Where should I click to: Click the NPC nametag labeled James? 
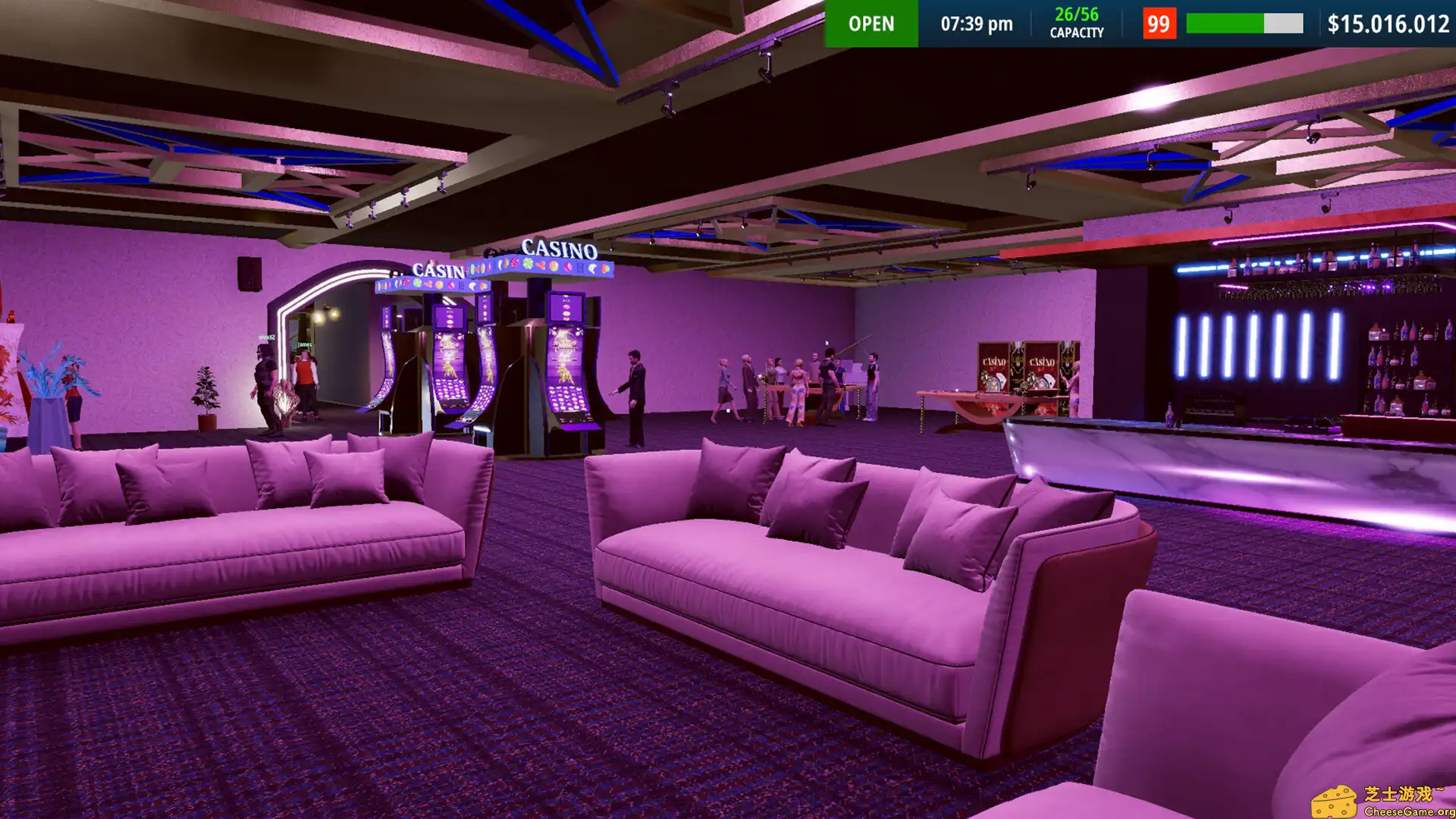303,344
